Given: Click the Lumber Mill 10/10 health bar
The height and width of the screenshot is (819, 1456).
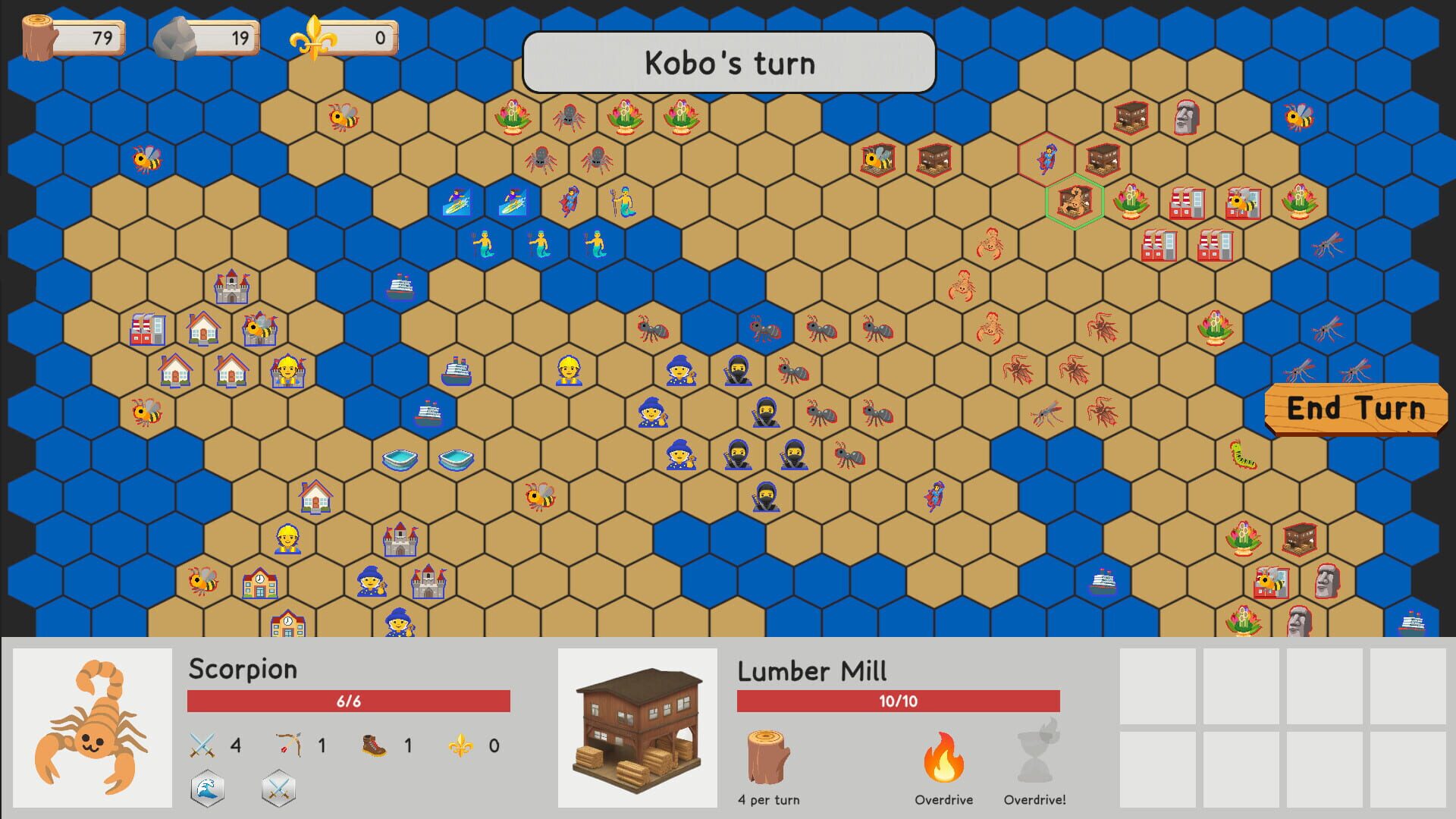Looking at the screenshot, I should coord(898,701).
